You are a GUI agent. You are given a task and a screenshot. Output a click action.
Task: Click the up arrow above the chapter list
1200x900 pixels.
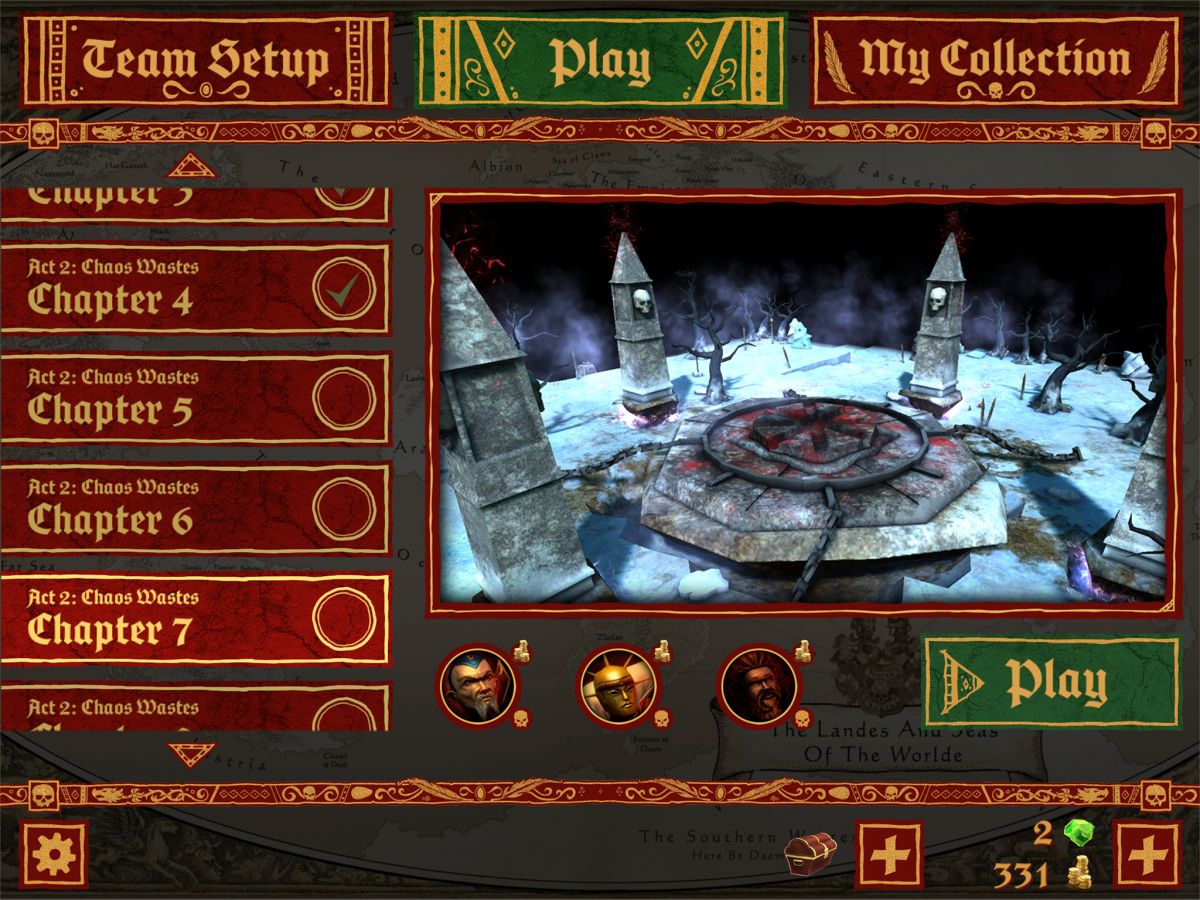click(192, 166)
